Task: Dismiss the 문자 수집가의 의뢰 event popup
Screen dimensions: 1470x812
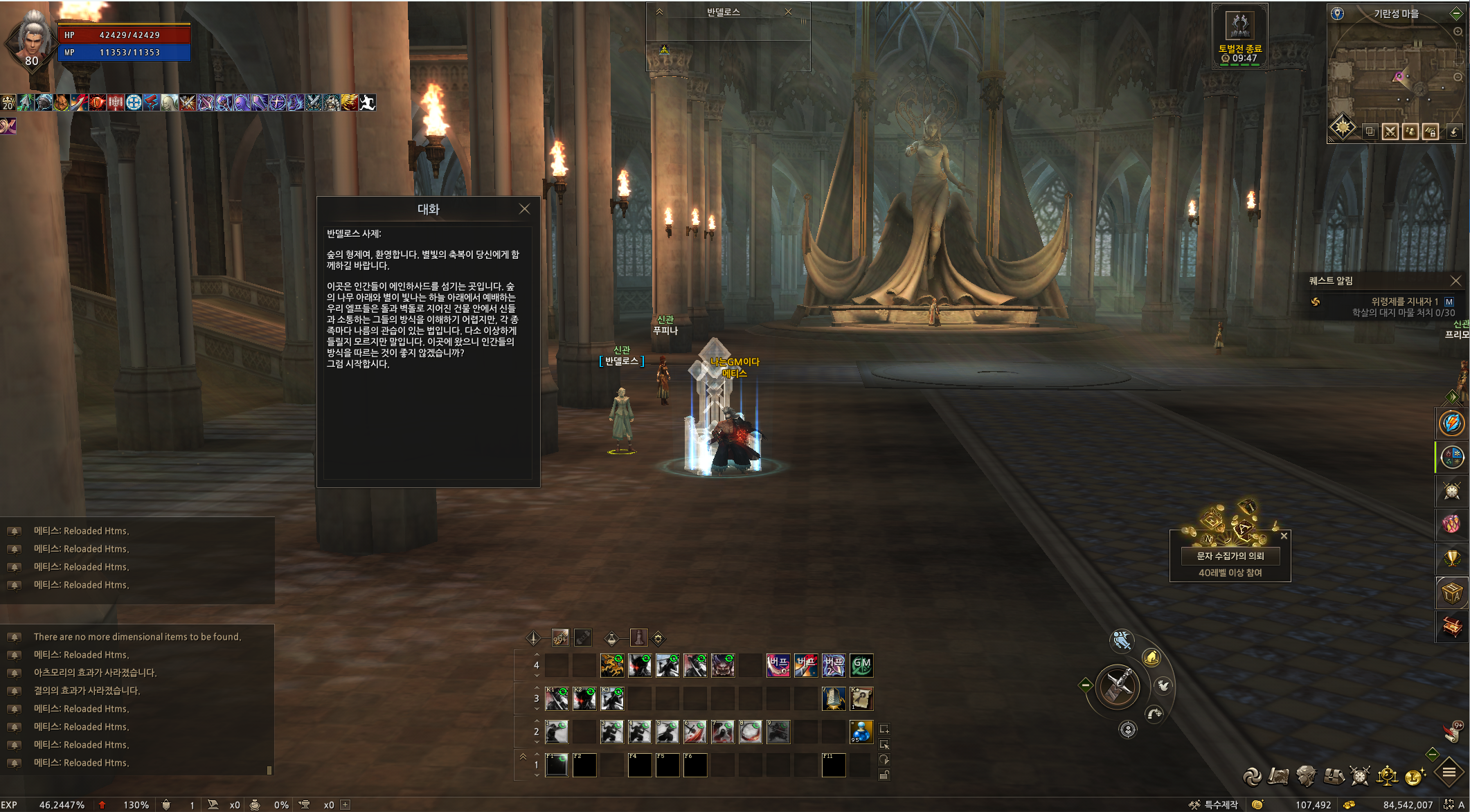Action: click(x=1284, y=536)
